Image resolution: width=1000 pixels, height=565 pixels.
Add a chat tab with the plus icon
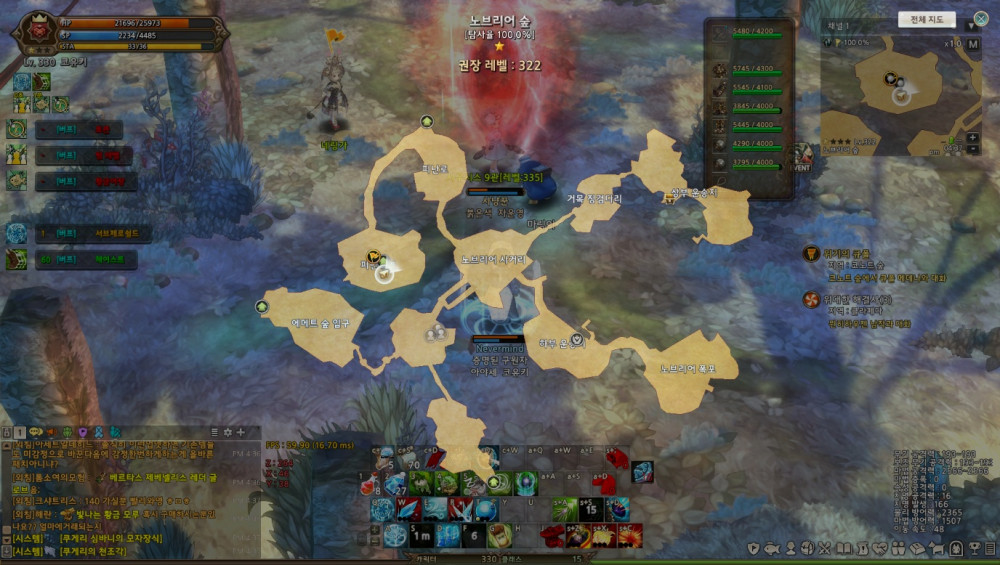(241, 432)
